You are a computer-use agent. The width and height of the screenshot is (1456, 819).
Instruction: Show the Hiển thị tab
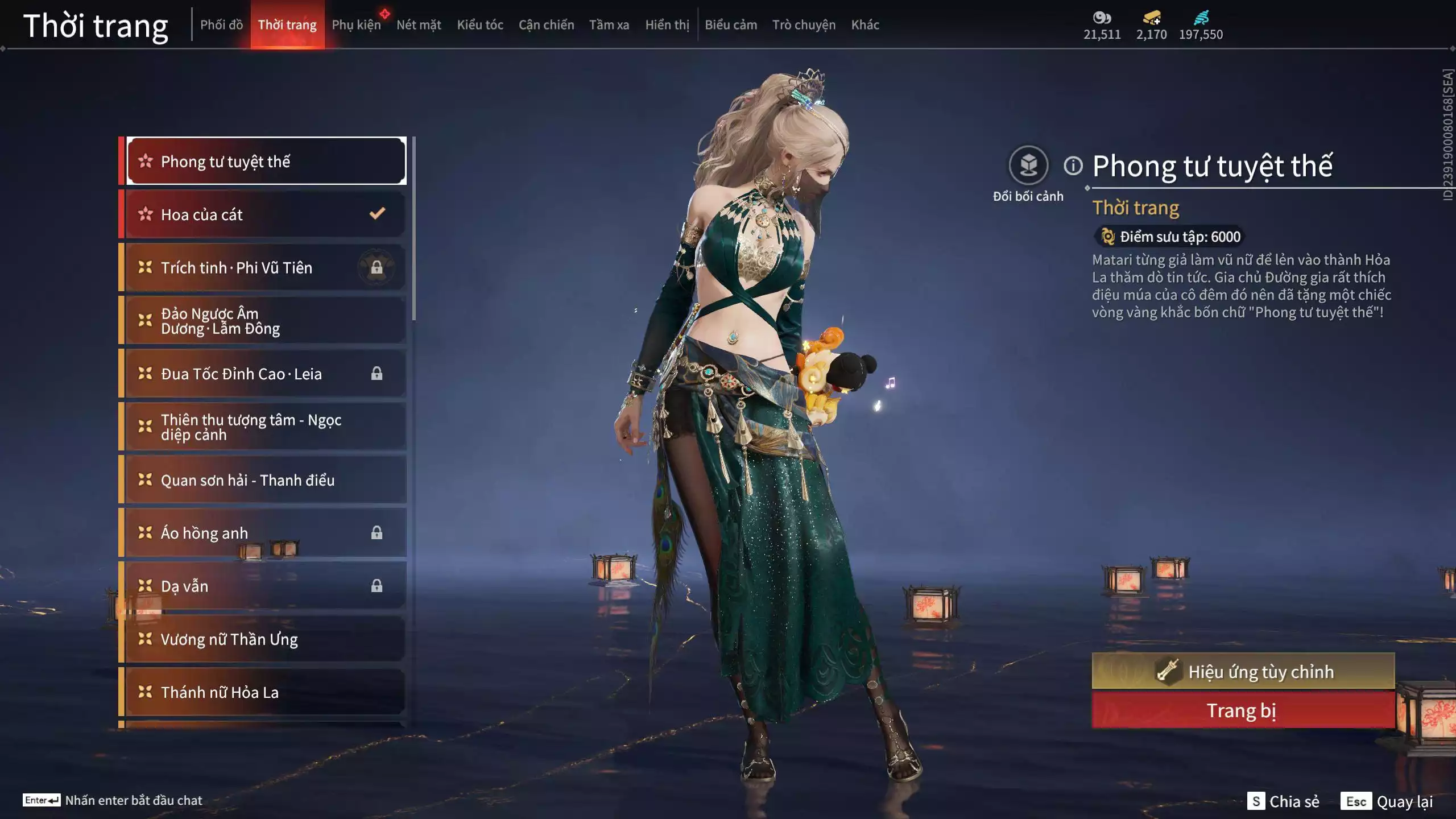click(x=667, y=25)
